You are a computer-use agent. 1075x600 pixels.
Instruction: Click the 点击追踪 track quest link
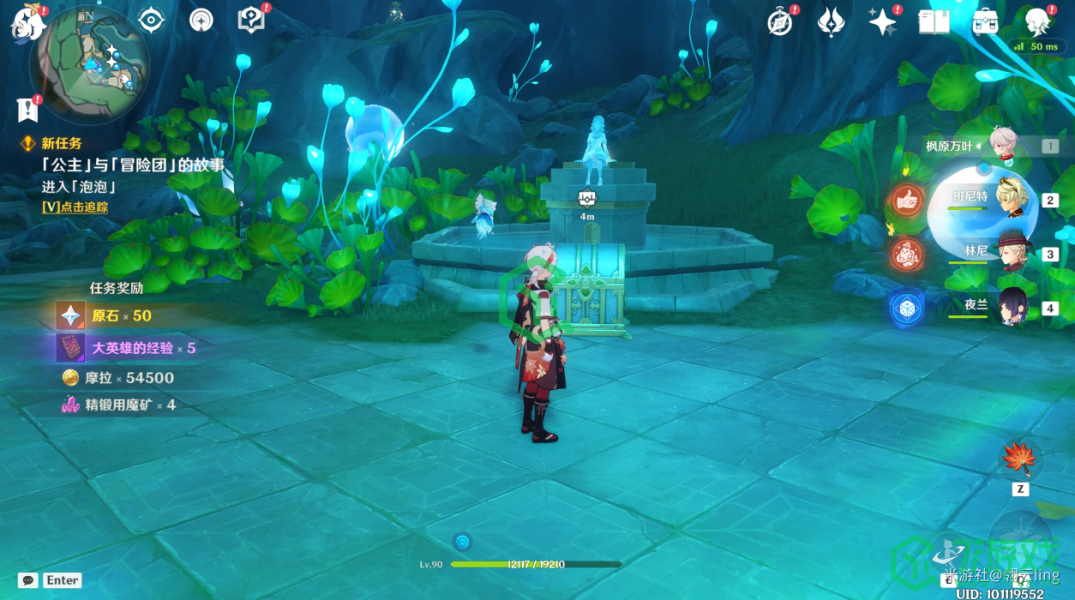pyautogui.click(x=75, y=207)
